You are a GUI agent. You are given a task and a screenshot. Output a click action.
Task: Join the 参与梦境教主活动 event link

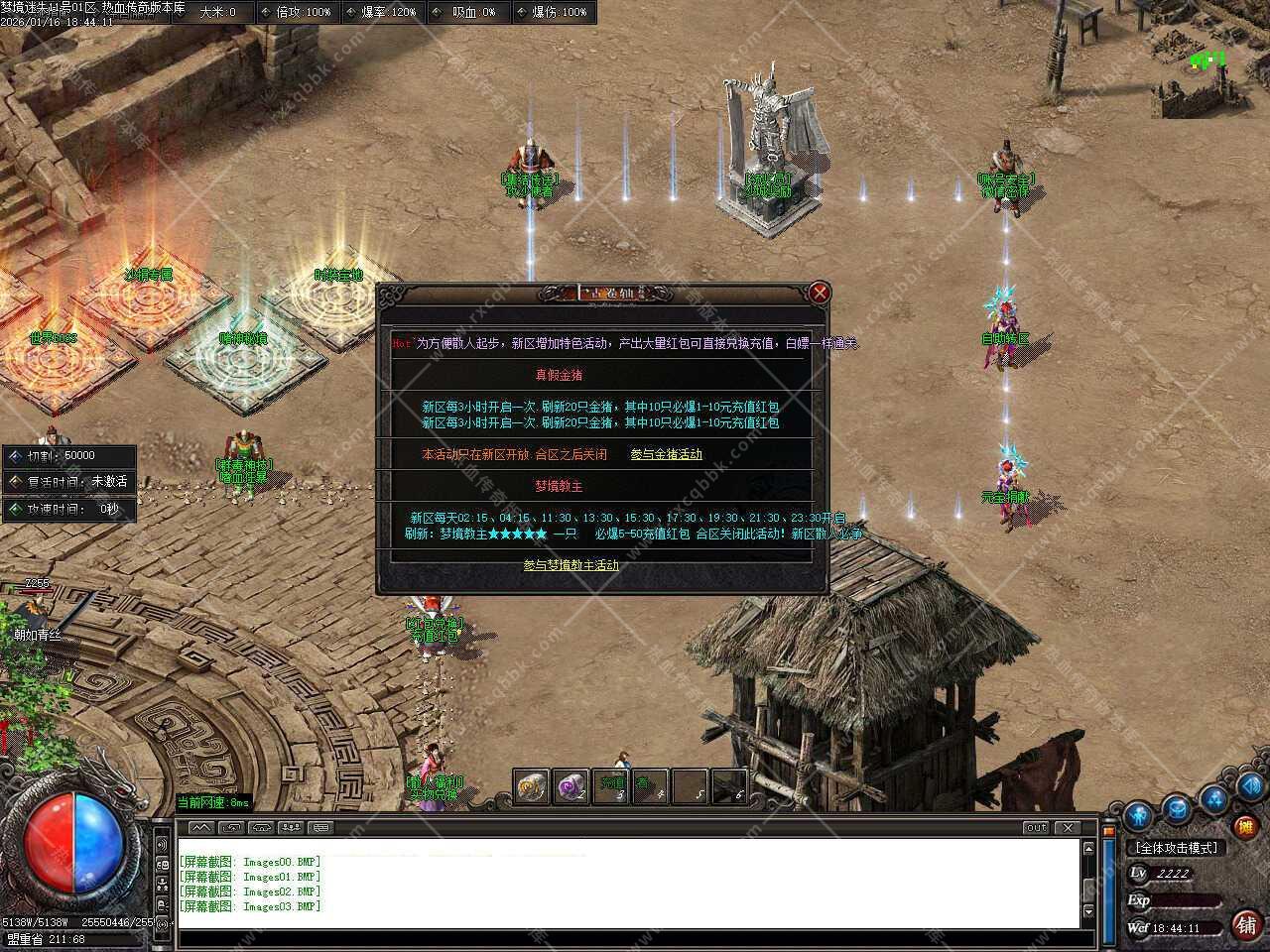point(571,565)
